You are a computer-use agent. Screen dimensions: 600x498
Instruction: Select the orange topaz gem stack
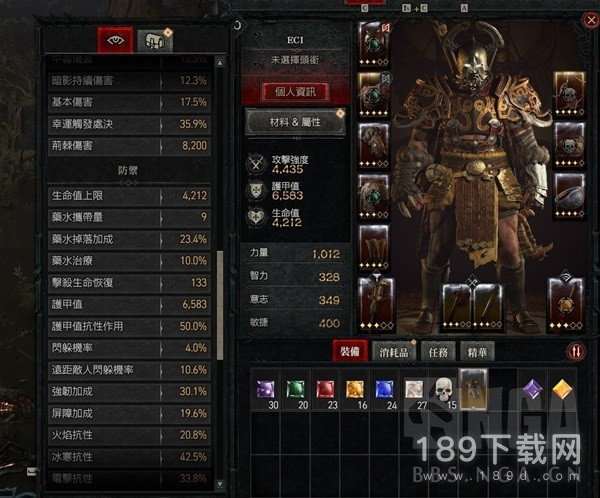(354, 388)
